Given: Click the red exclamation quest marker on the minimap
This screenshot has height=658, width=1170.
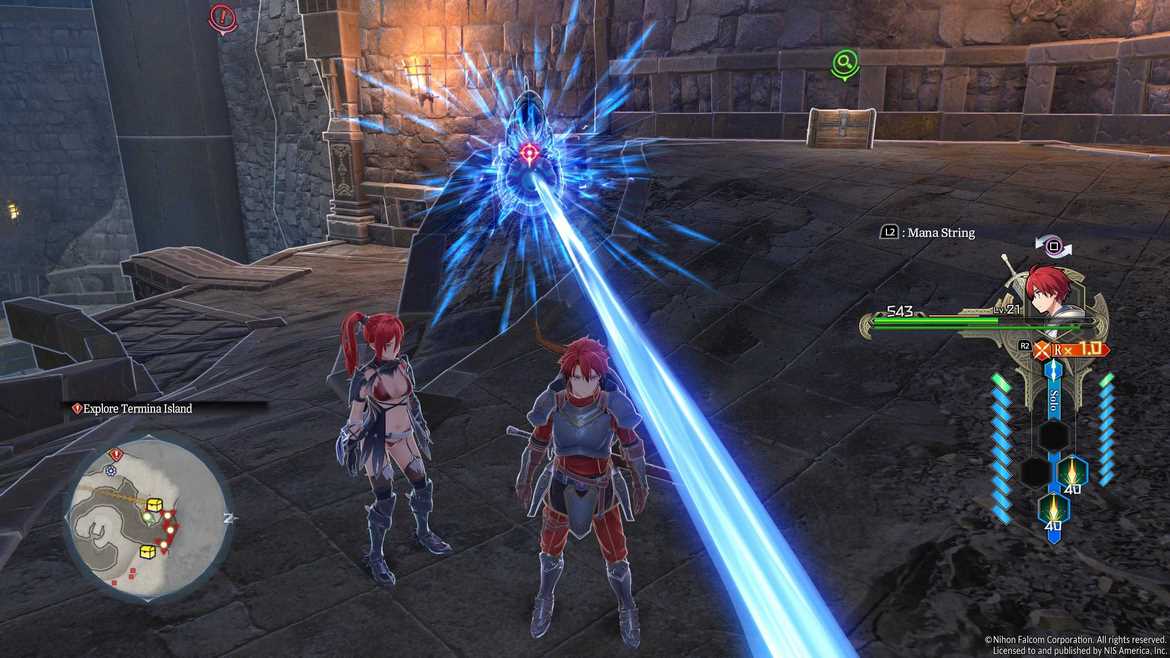Looking at the screenshot, I should tap(115, 455).
